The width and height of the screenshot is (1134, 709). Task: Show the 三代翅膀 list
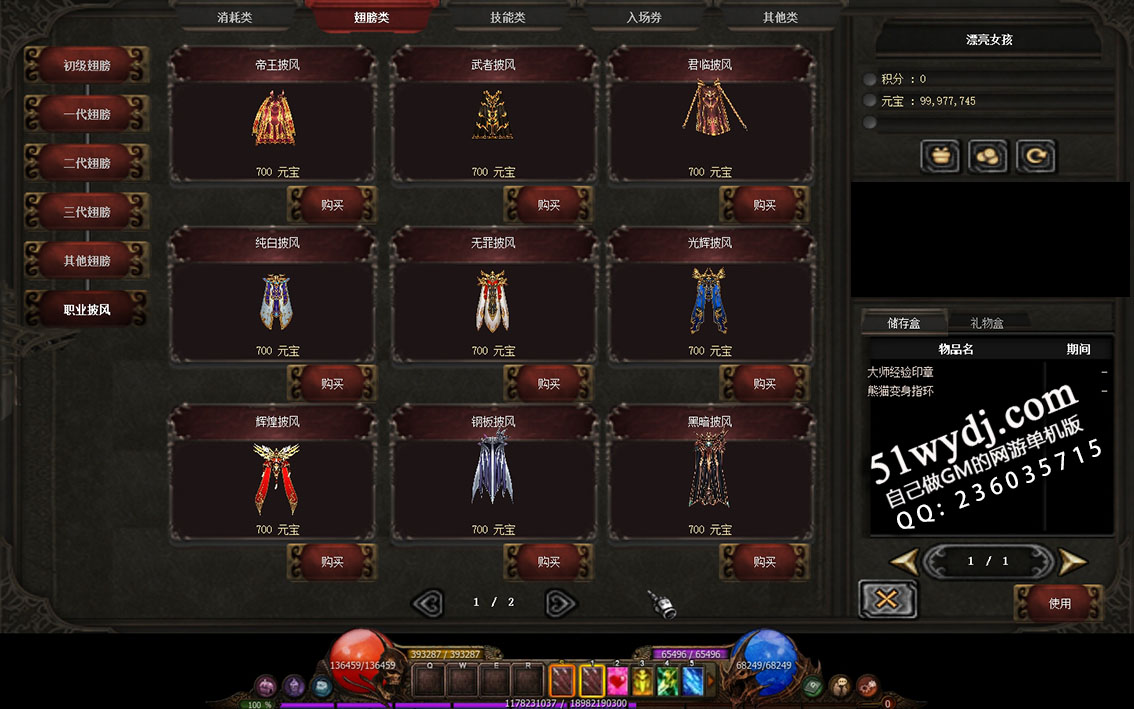(x=87, y=212)
